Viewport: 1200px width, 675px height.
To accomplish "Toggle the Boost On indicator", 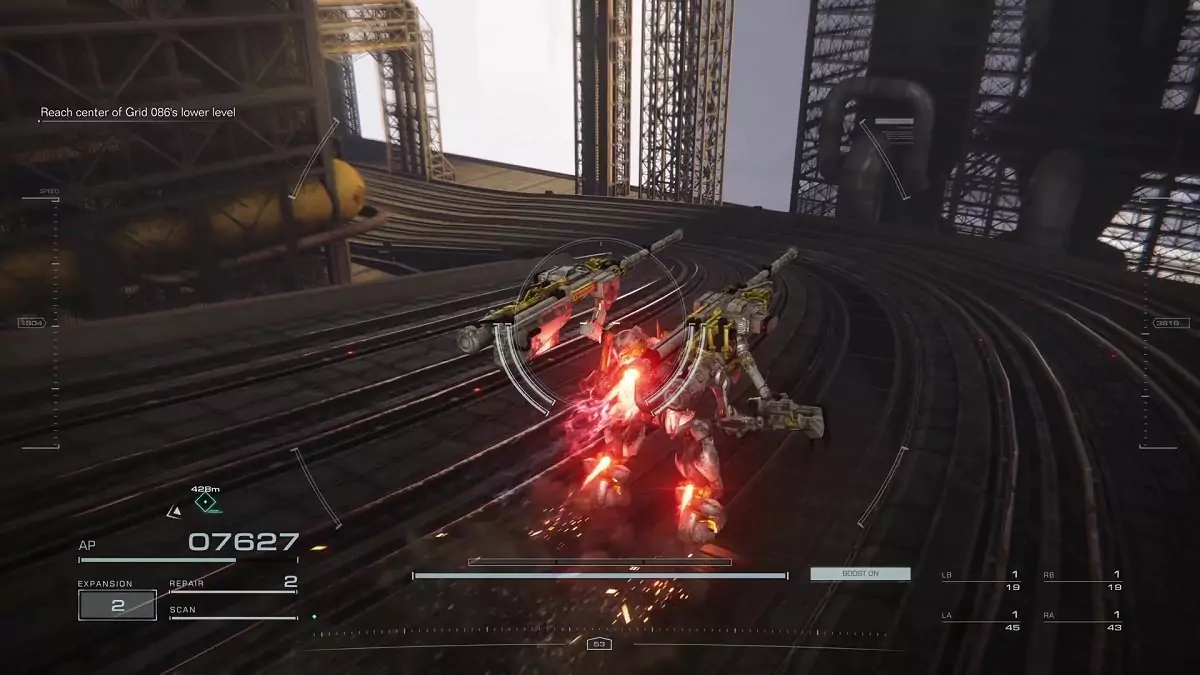I will (x=860, y=574).
